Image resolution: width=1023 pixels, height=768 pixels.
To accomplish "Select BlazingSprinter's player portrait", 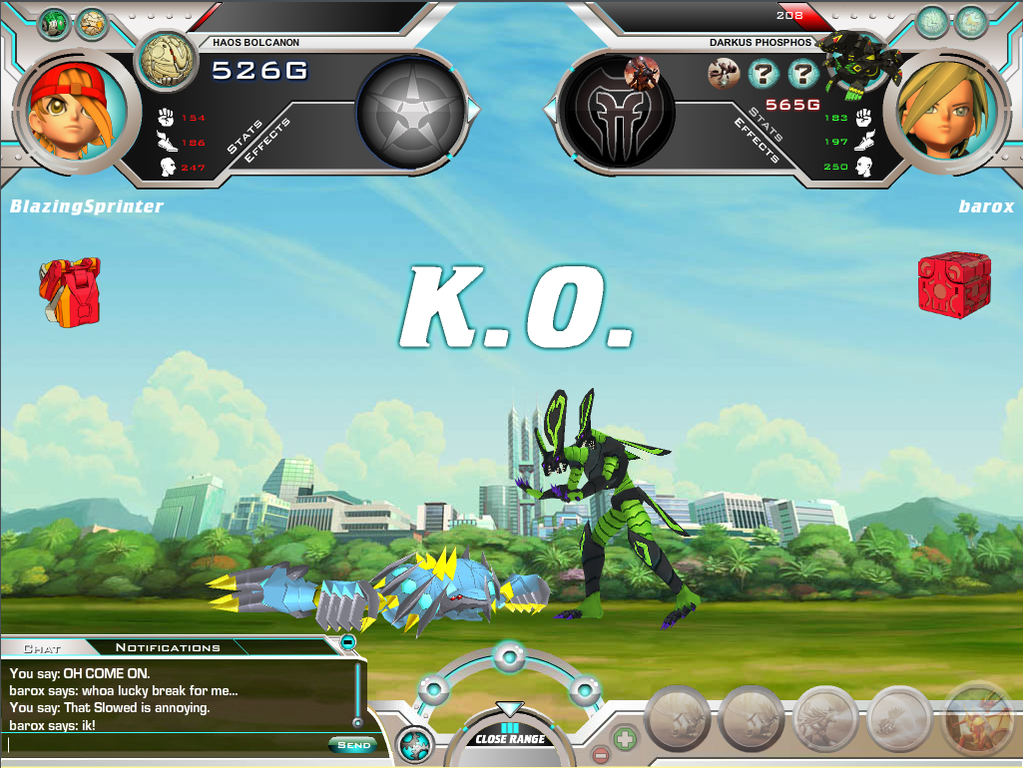I will [70, 106].
